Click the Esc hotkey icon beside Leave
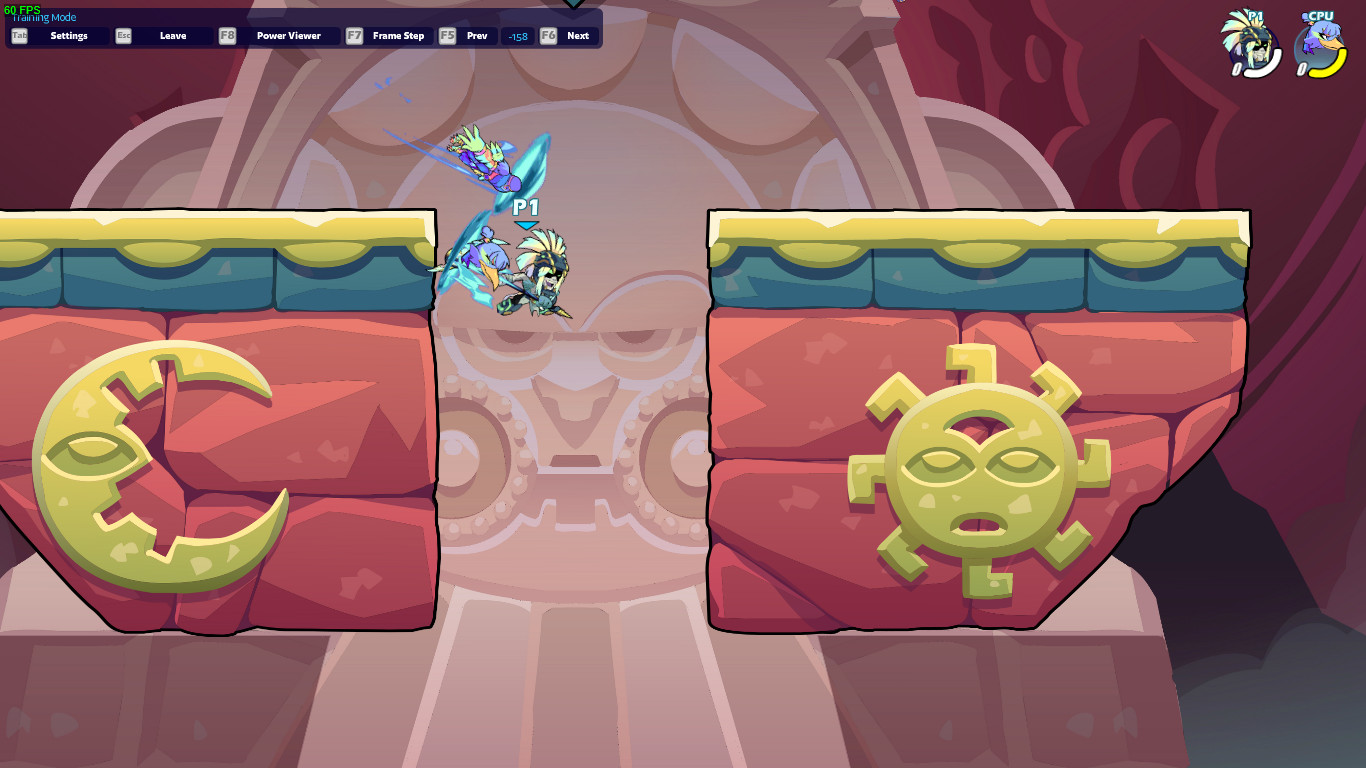1366x768 pixels. (x=125, y=35)
